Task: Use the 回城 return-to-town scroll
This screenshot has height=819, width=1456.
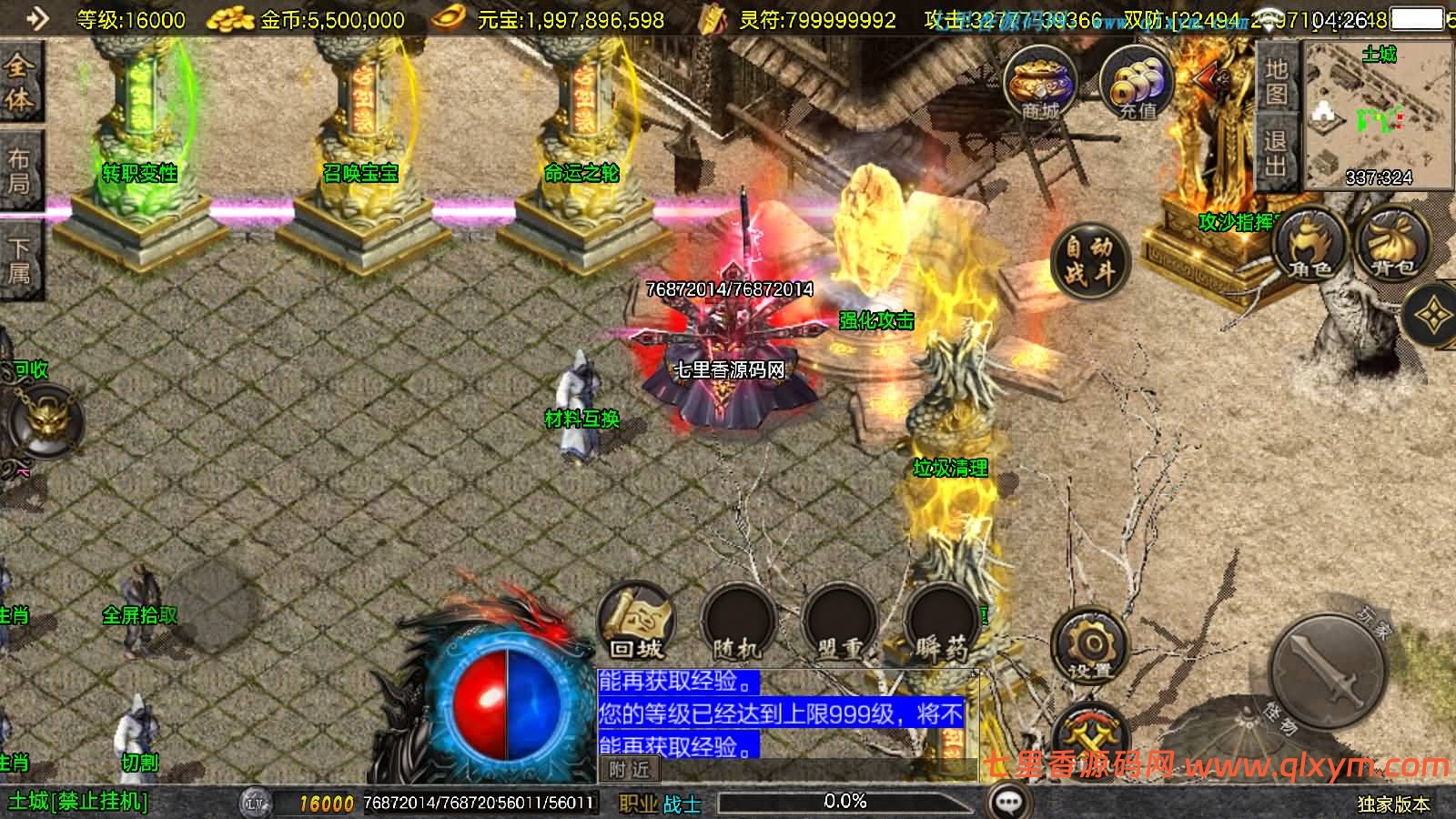Action: pos(636,621)
